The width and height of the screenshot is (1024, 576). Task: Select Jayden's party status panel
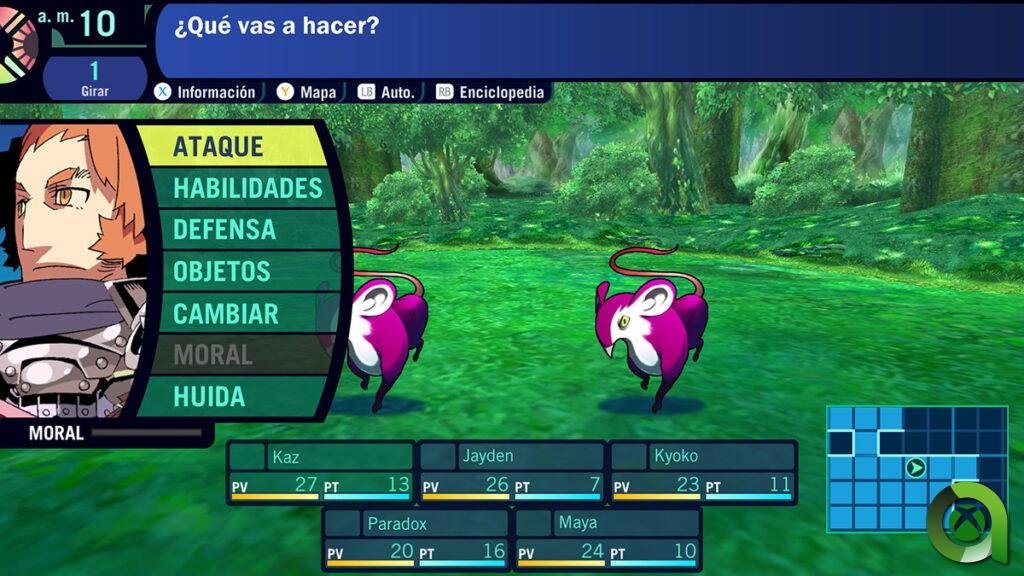(x=511, y=471)
